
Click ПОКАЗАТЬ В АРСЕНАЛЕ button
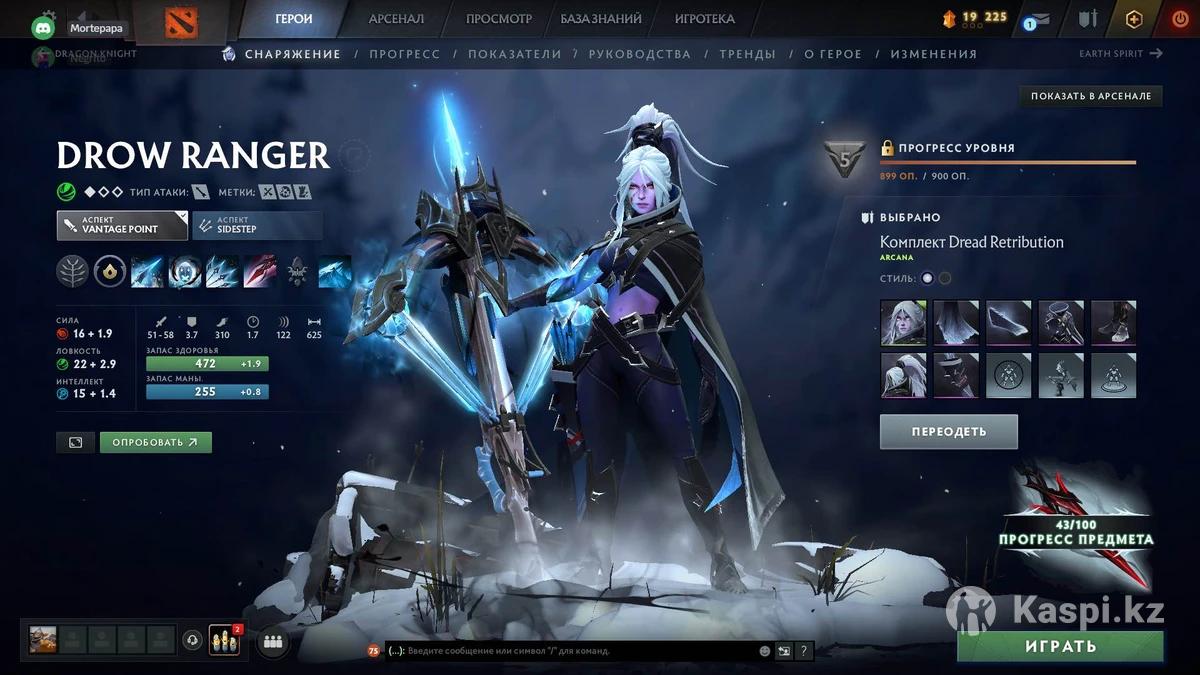coord(1091,96)
